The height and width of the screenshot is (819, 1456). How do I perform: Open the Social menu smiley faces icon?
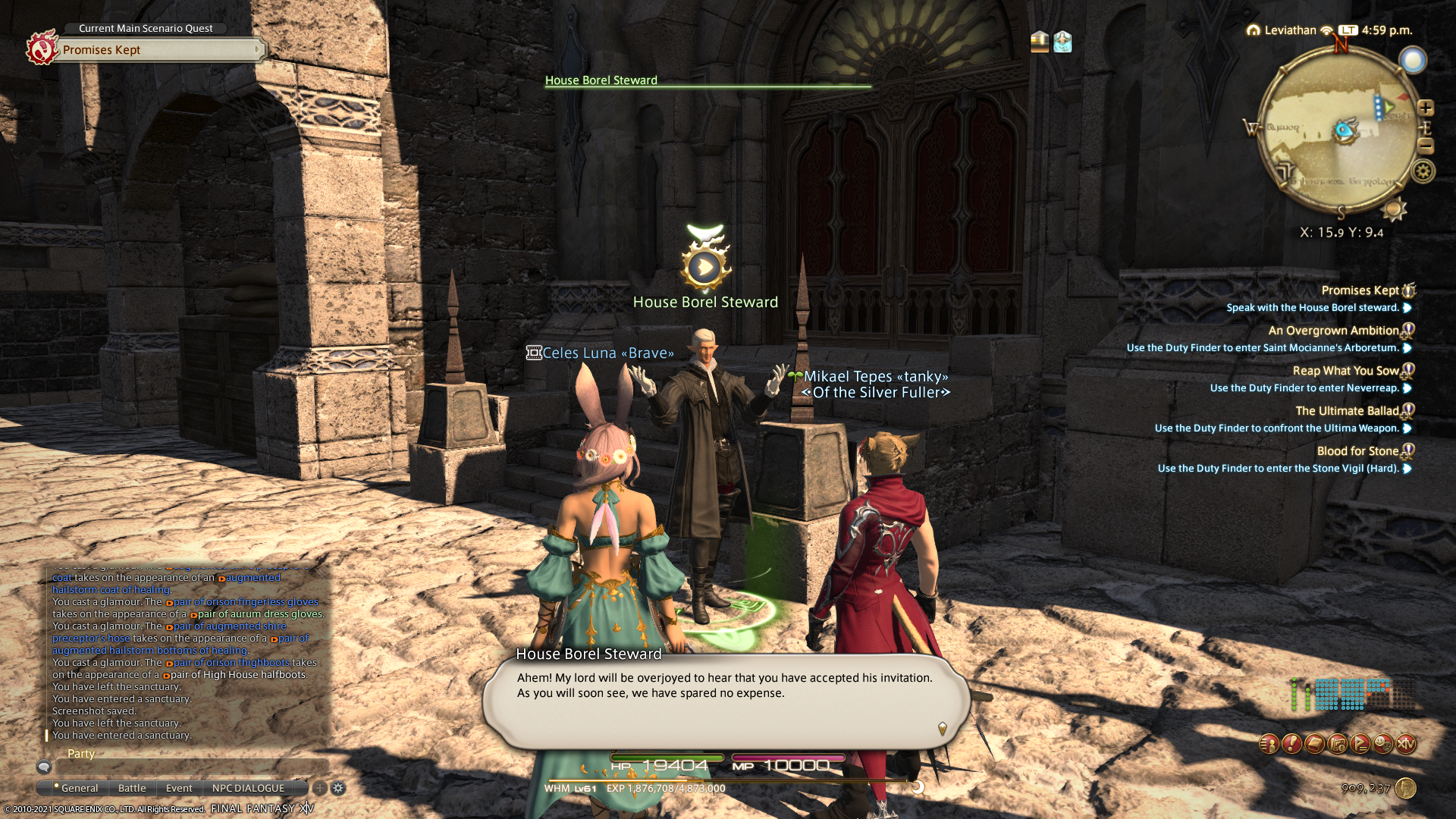pos(1383,744)
